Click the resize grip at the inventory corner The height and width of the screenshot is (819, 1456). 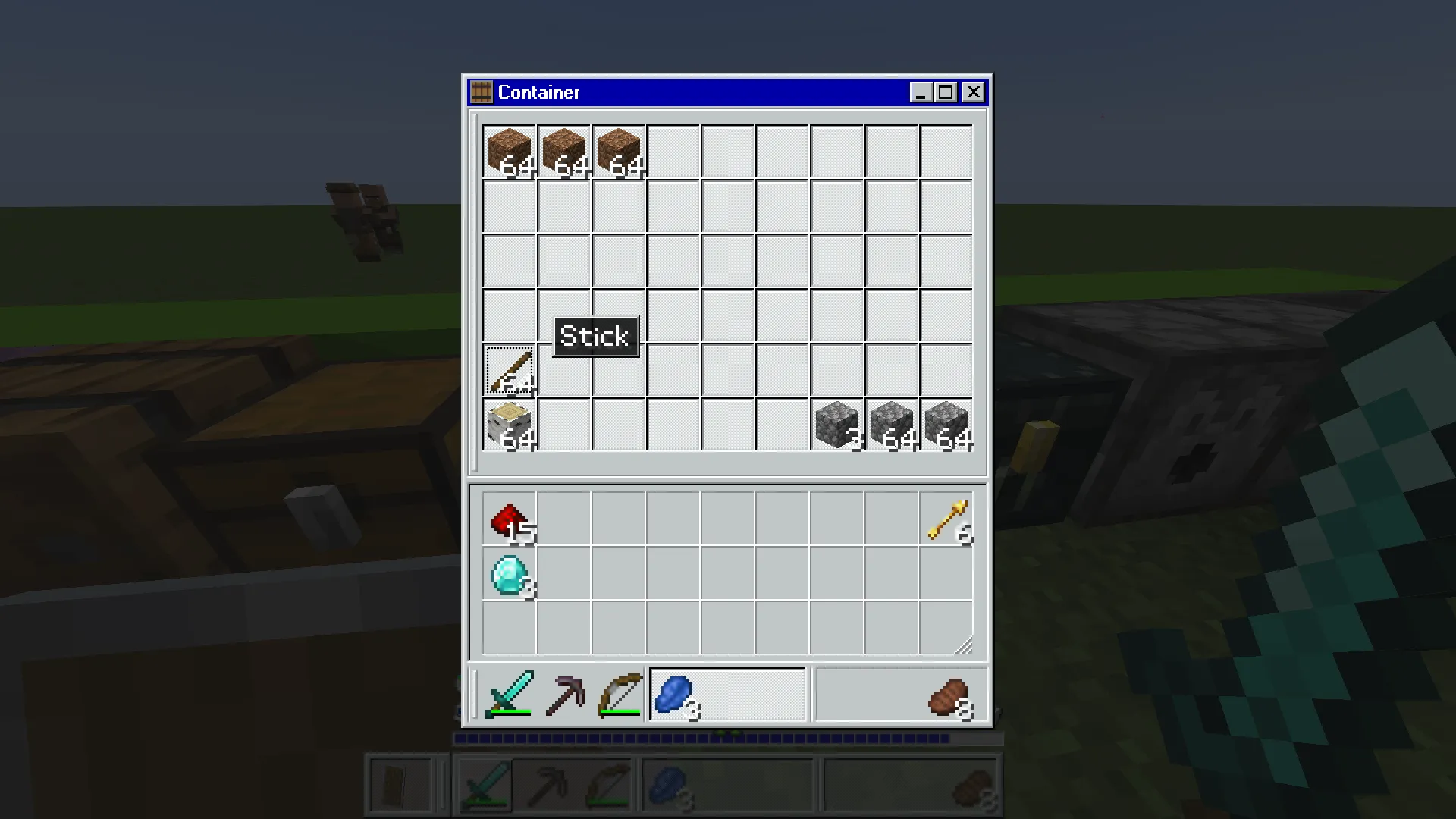pyautogui.click(x=965, y=645)
